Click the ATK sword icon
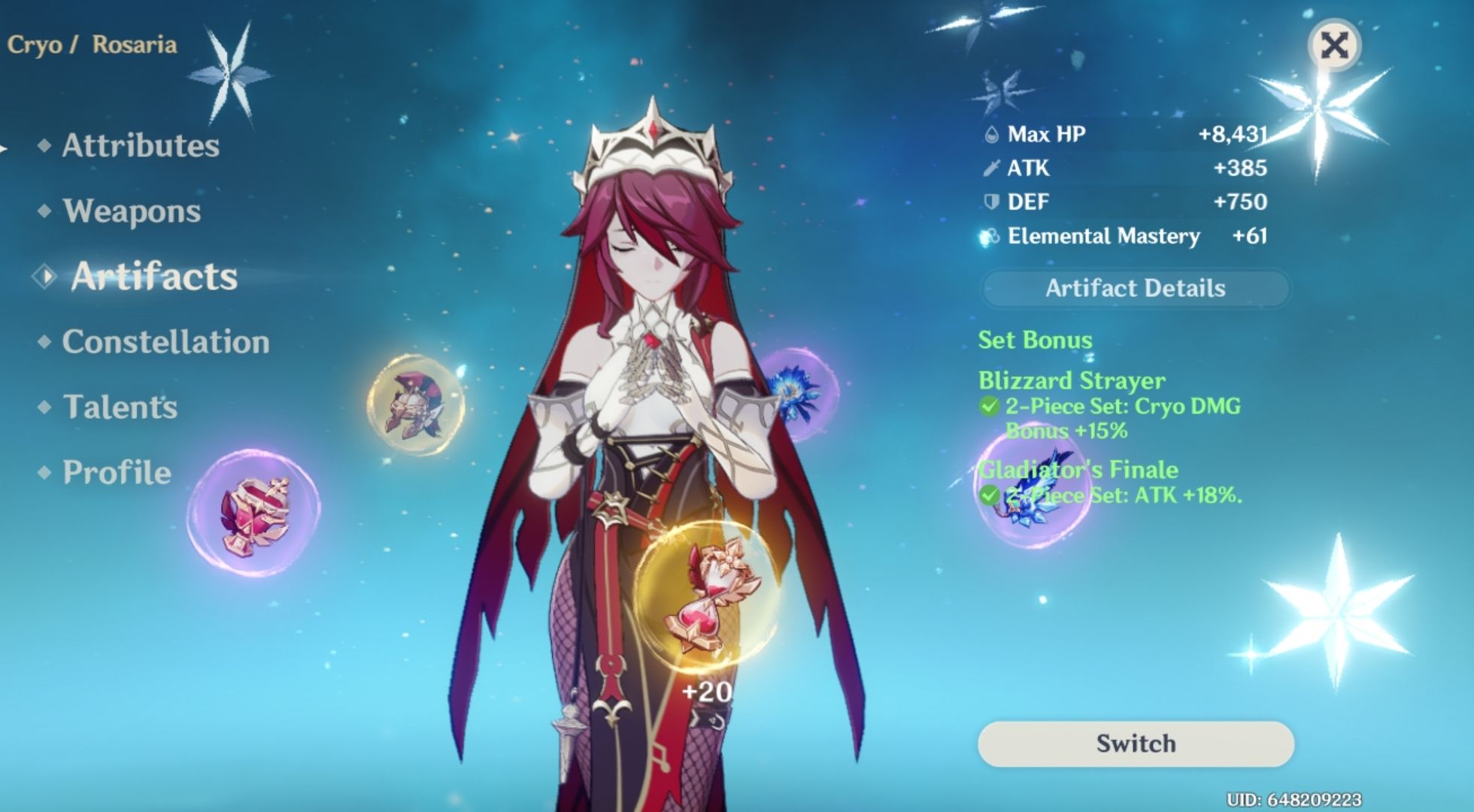This screenshot has height=812, width=1474. pyautogui.click(x=991, y=168)
